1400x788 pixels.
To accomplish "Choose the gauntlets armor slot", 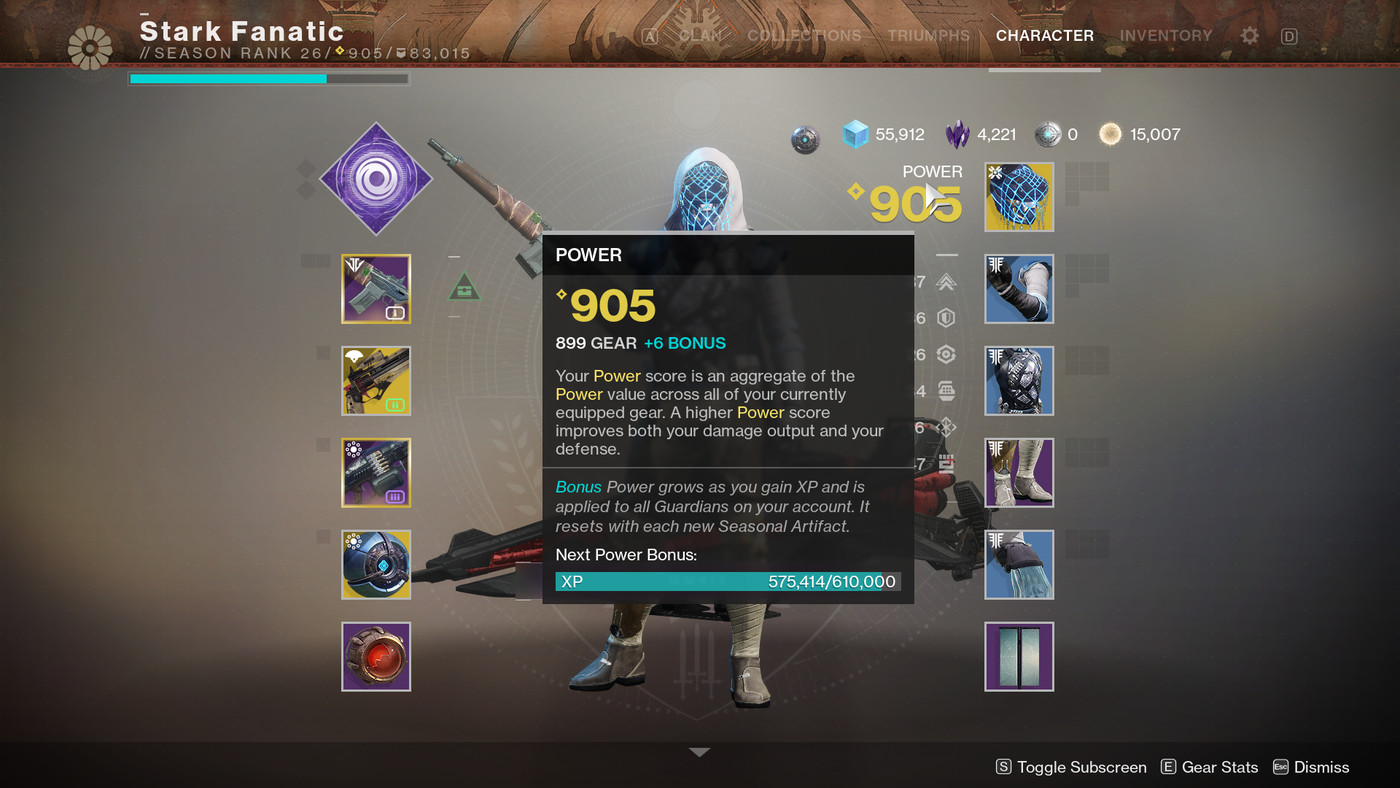I will [1019, 289].
